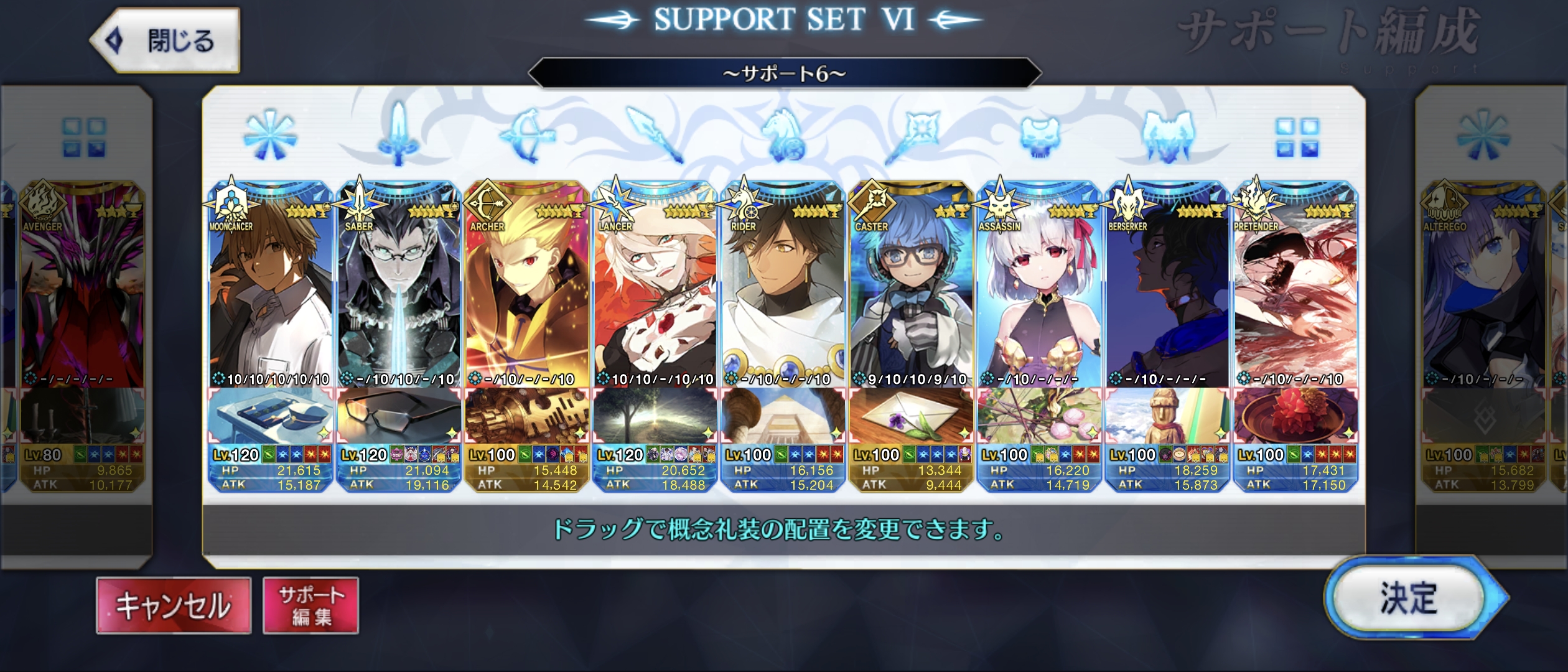Select the golden Archer servant card
The image size is (1568, 672).
pyautogui.click(x=527, y=286)
